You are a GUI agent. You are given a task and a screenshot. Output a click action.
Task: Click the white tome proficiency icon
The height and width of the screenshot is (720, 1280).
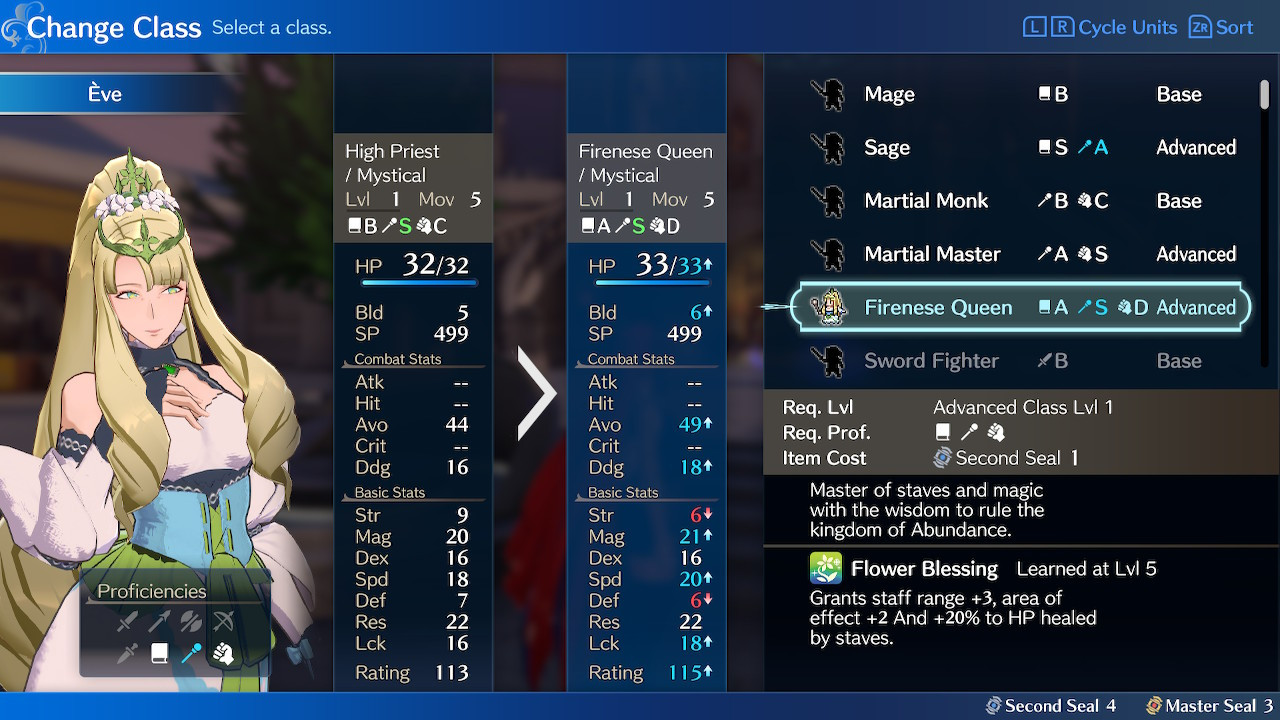click(160, 653)
